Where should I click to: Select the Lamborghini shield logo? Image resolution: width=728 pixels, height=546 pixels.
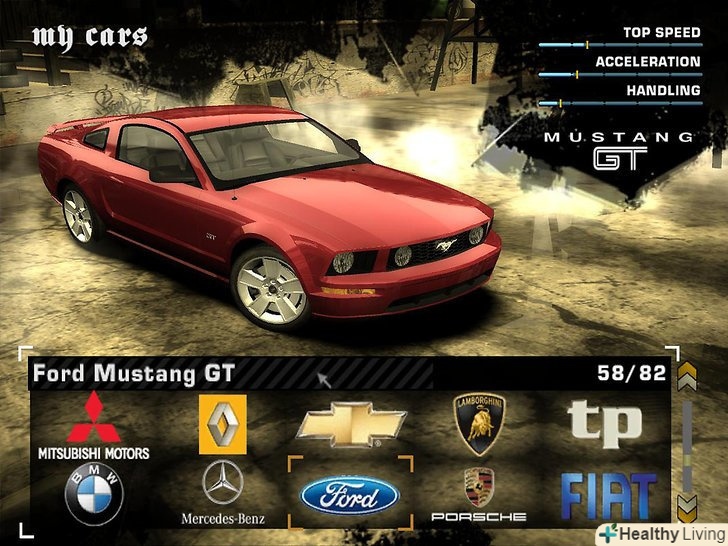479,423
